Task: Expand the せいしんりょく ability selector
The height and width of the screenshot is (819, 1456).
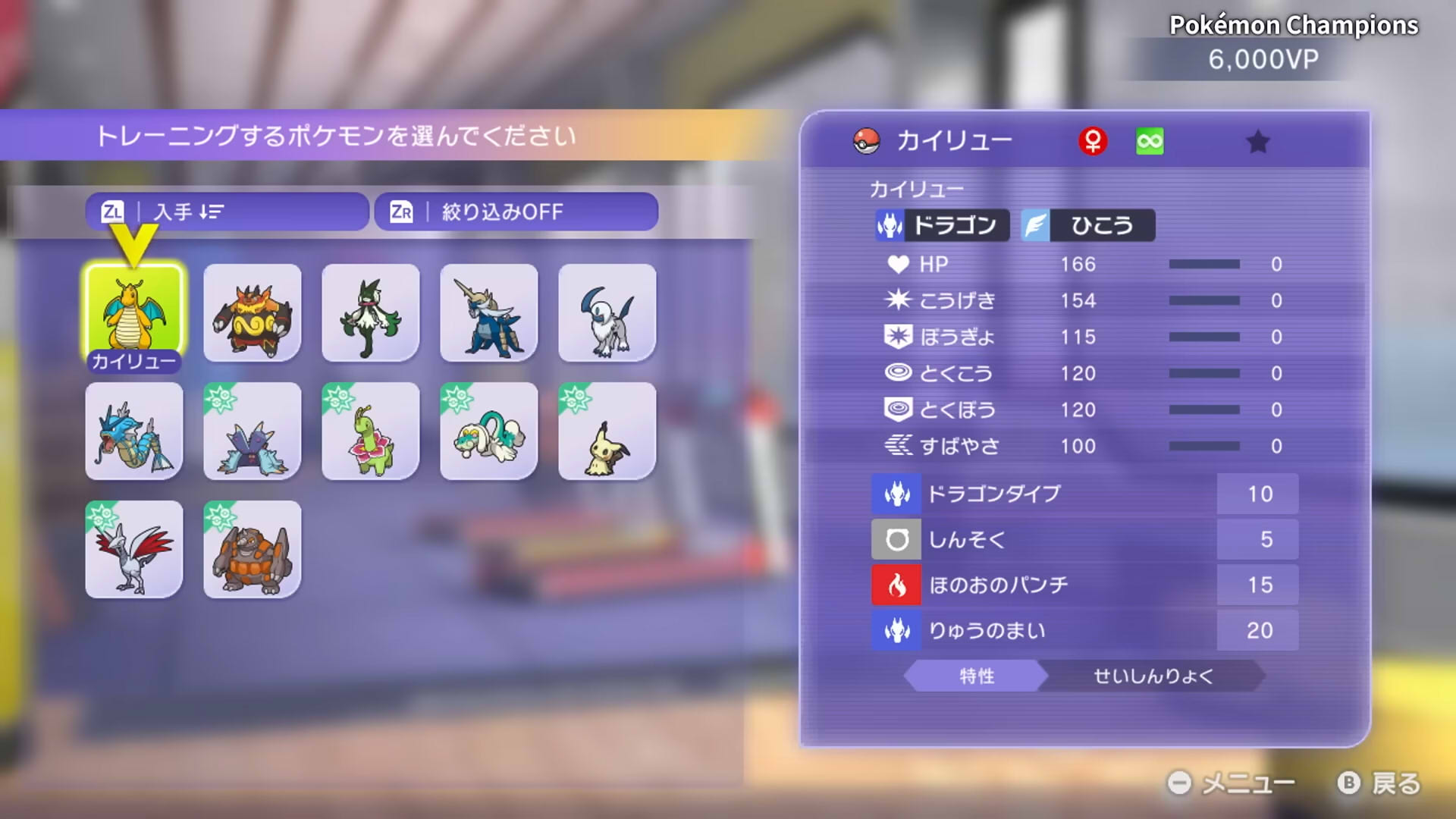Action: (x=1154, y=677)
